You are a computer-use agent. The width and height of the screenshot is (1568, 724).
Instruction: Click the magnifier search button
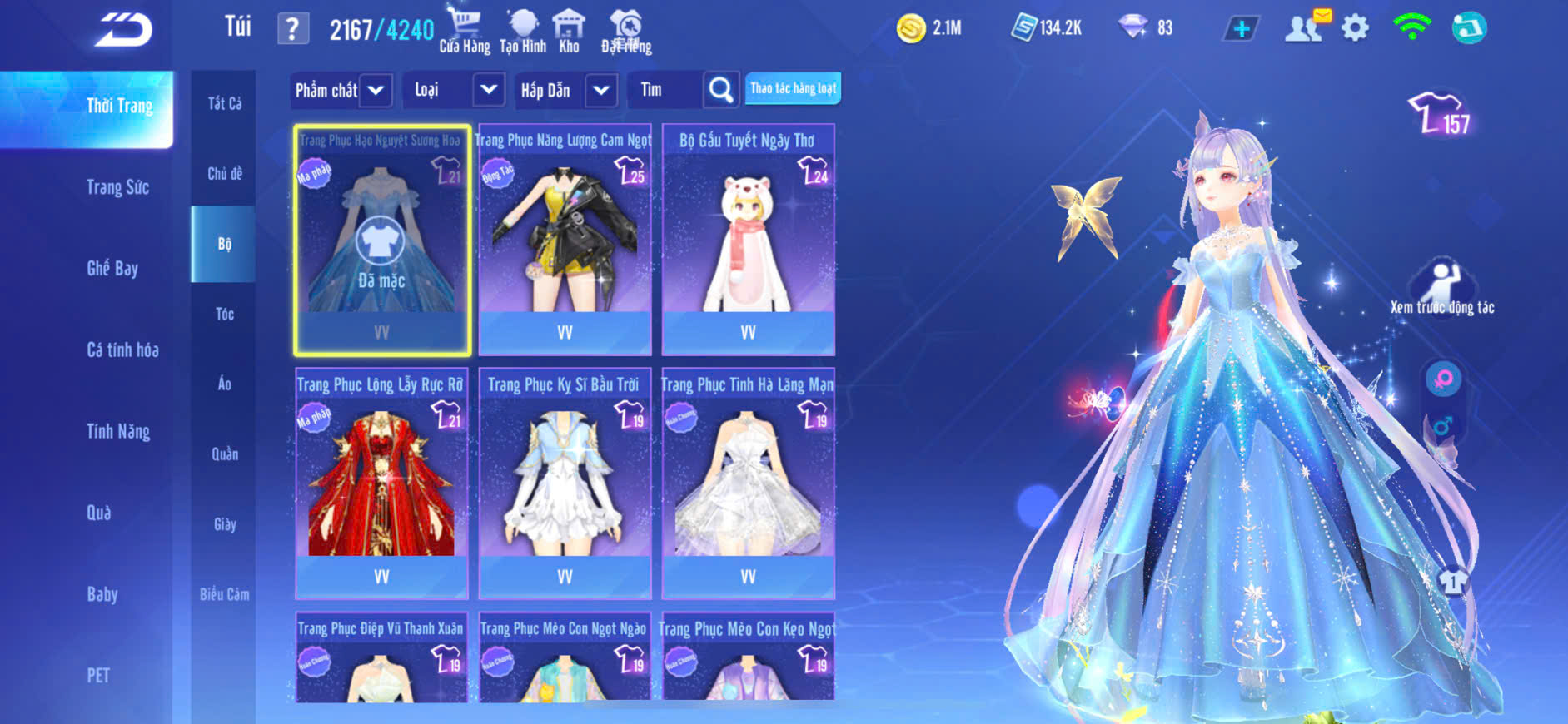pyautogui.click(x=721, y=90)
